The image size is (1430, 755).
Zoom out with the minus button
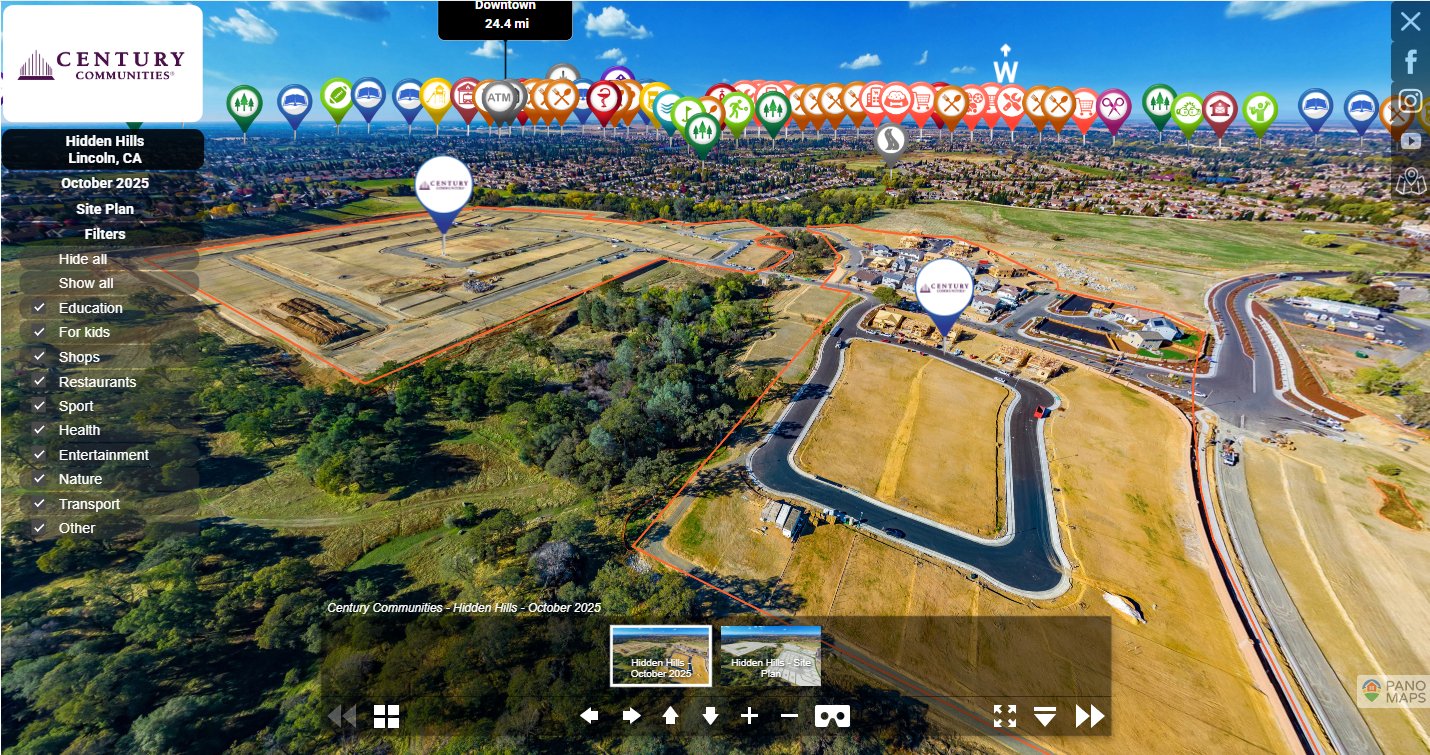789,716
